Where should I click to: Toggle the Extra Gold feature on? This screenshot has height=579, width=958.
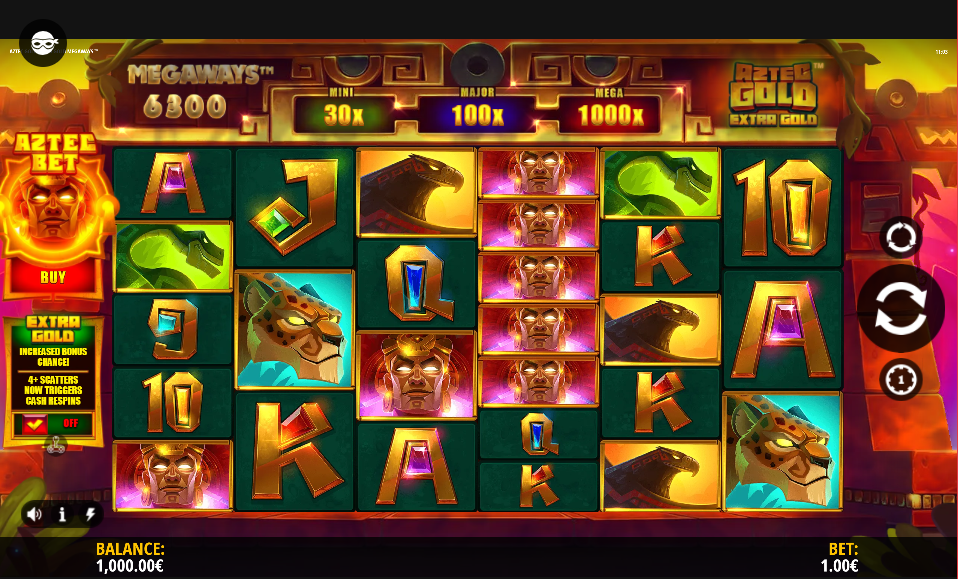(x=52, y=425)
